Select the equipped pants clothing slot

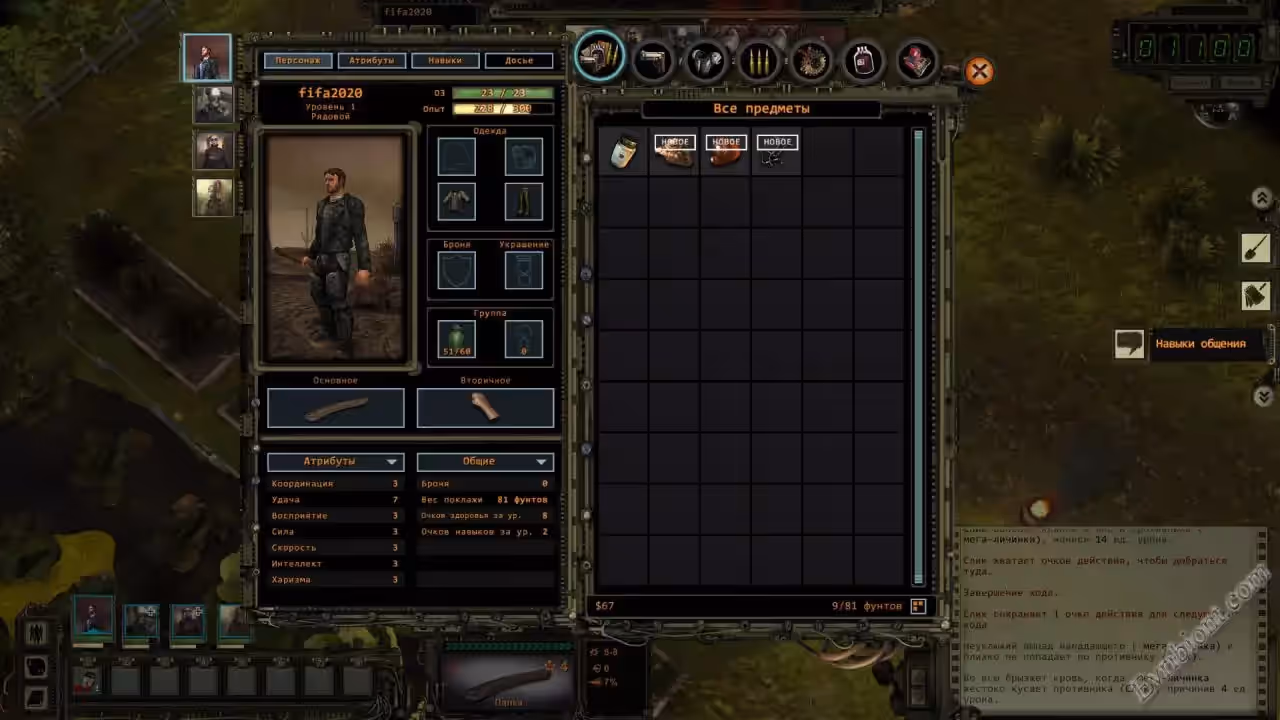[523, 201]
